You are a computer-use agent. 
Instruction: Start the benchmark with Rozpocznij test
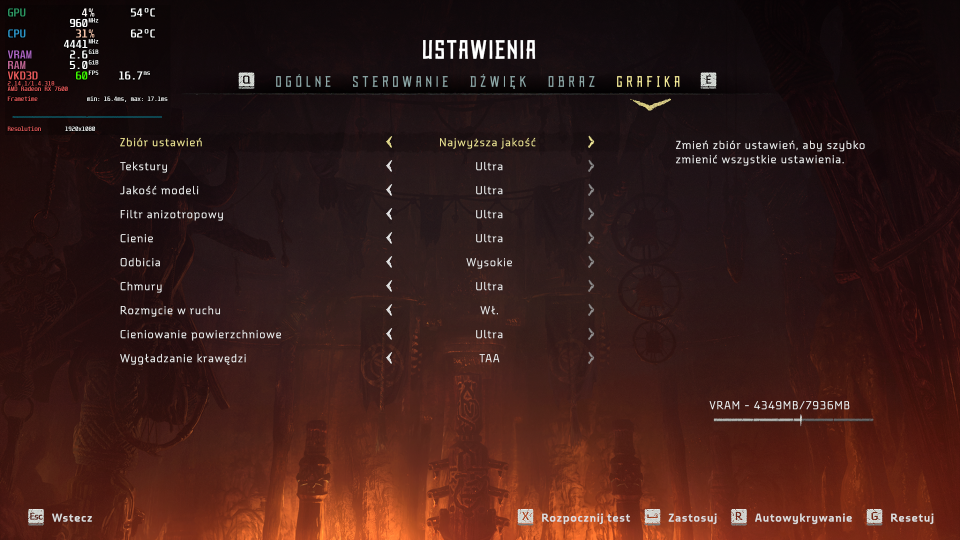pos(575,517)
